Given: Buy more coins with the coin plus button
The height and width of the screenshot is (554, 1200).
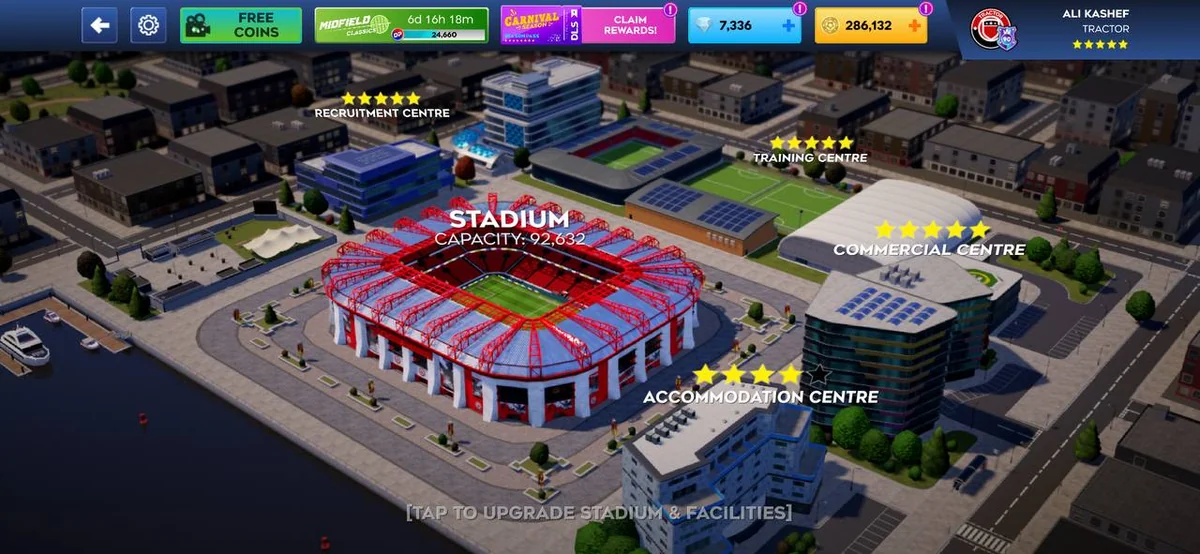Looking at the screenshot, I should pos(914,26).
